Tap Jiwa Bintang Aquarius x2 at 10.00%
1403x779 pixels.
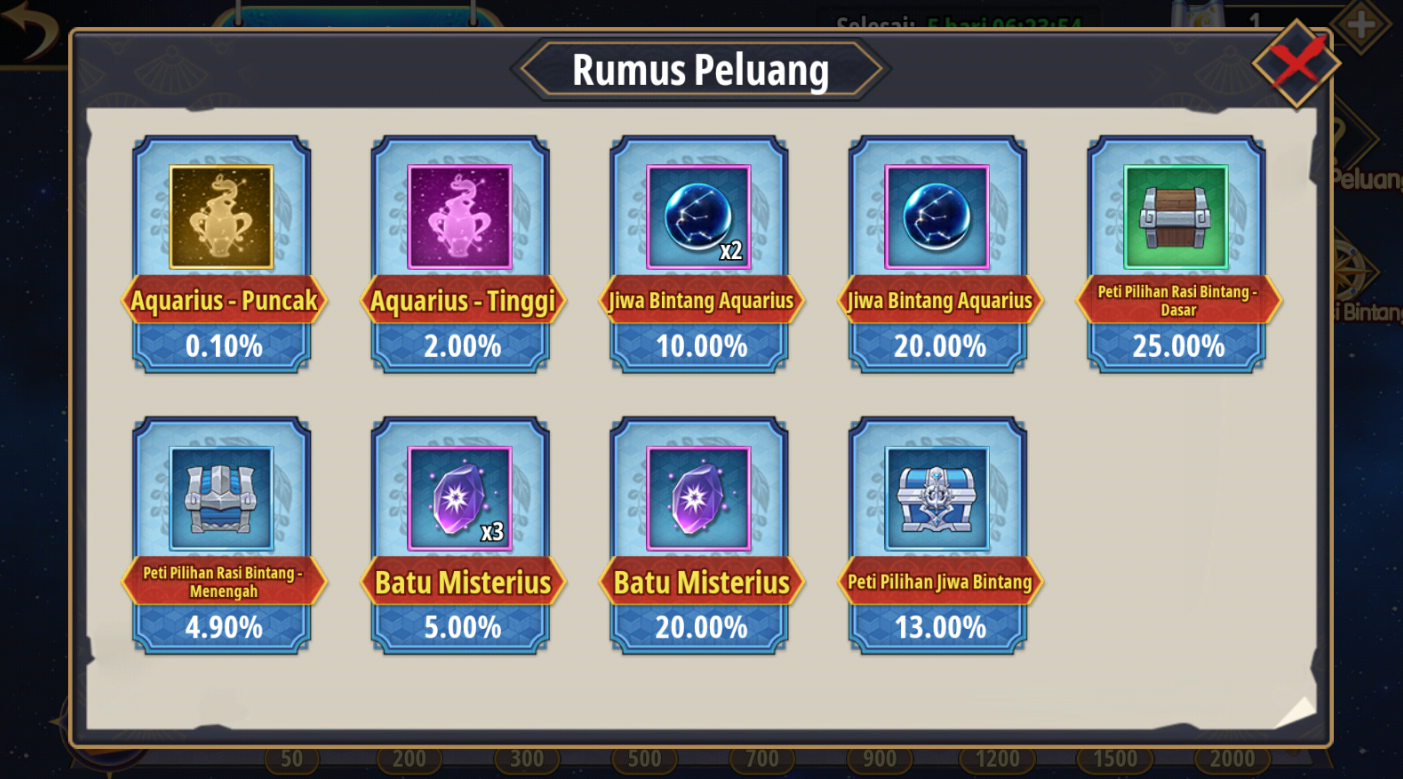point(698,217)
